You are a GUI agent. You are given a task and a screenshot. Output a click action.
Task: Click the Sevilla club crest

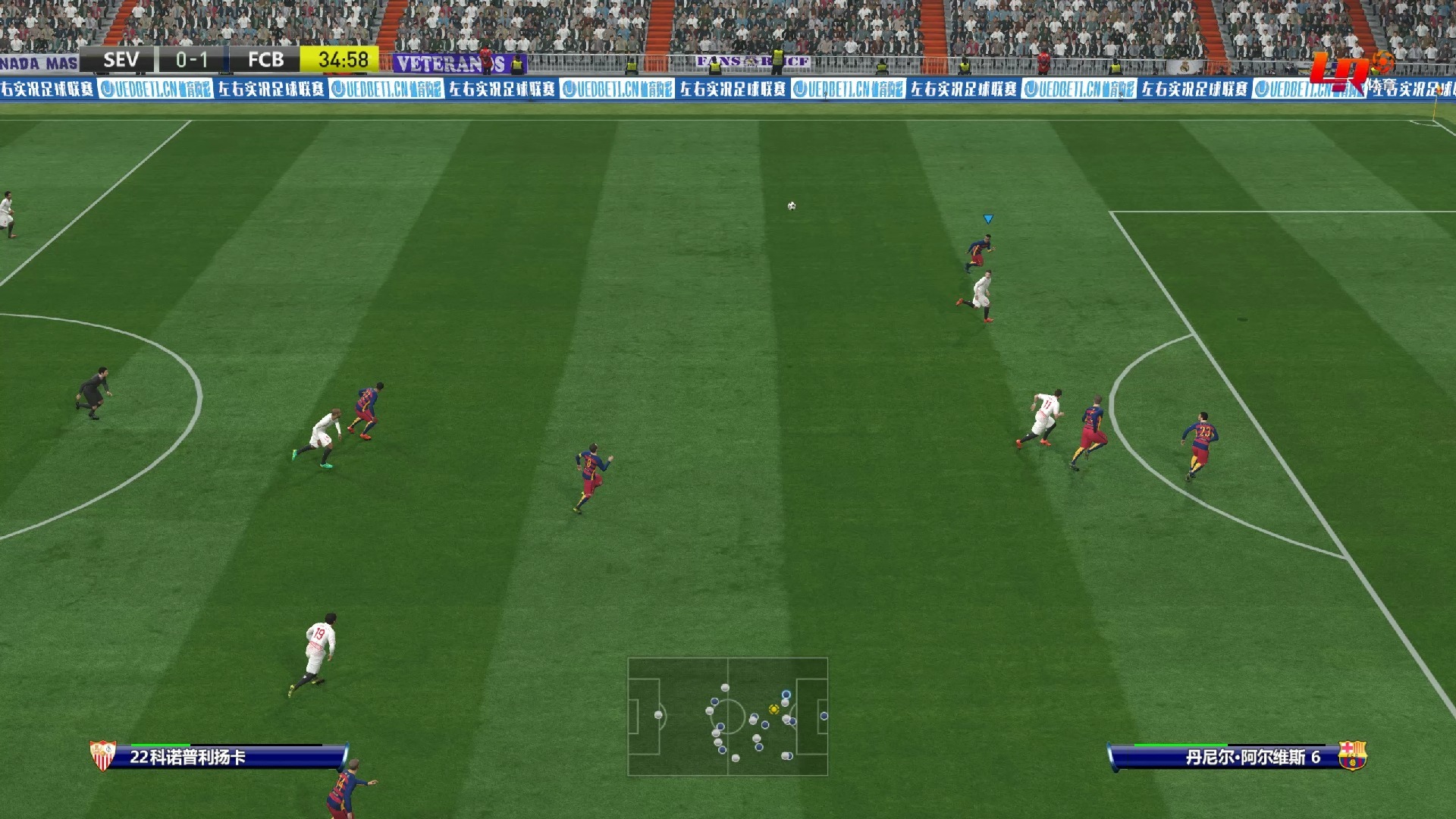tap(102, 755)
